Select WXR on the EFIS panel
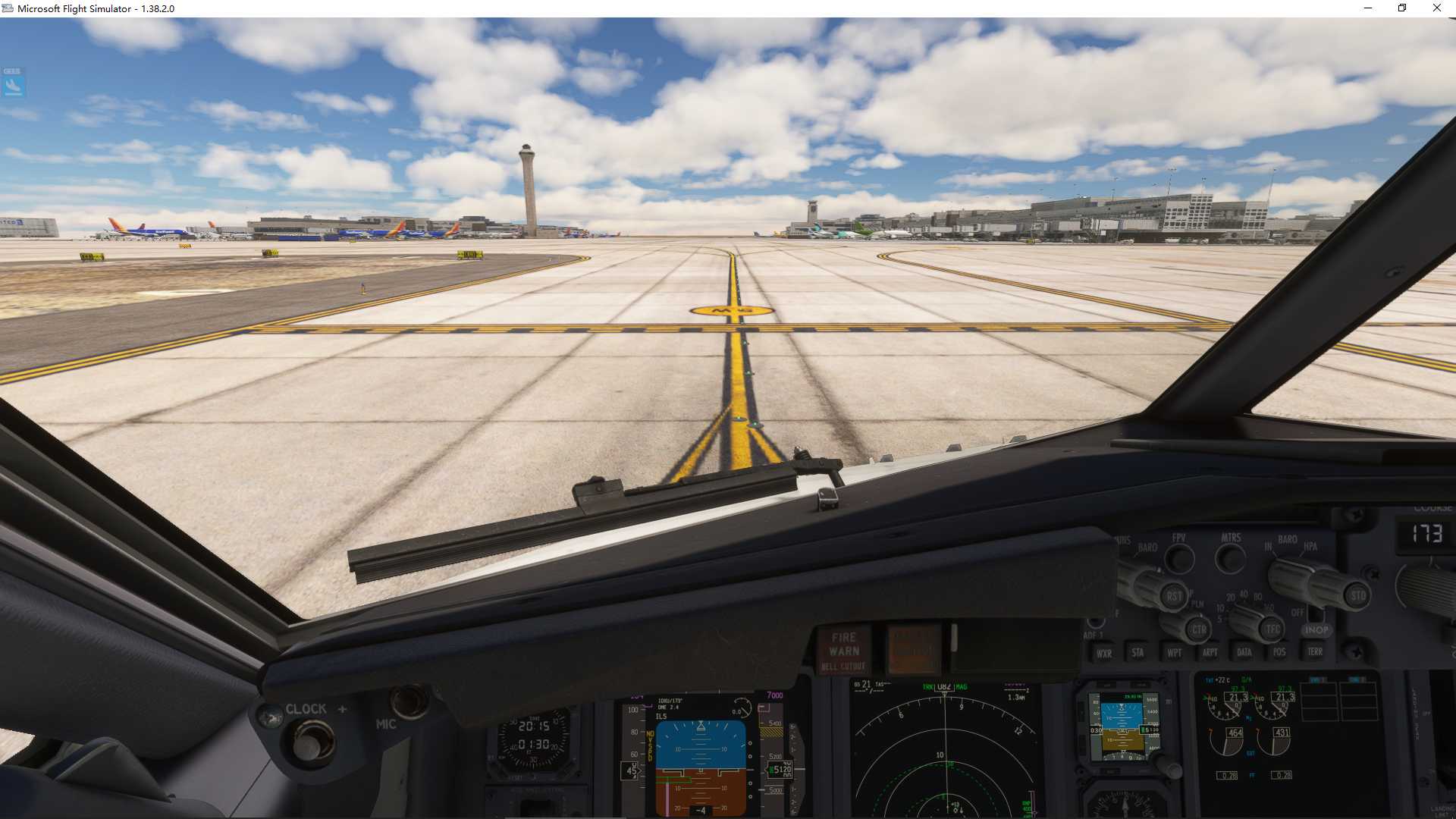The image size is (1456, 819). point(1103,652)
